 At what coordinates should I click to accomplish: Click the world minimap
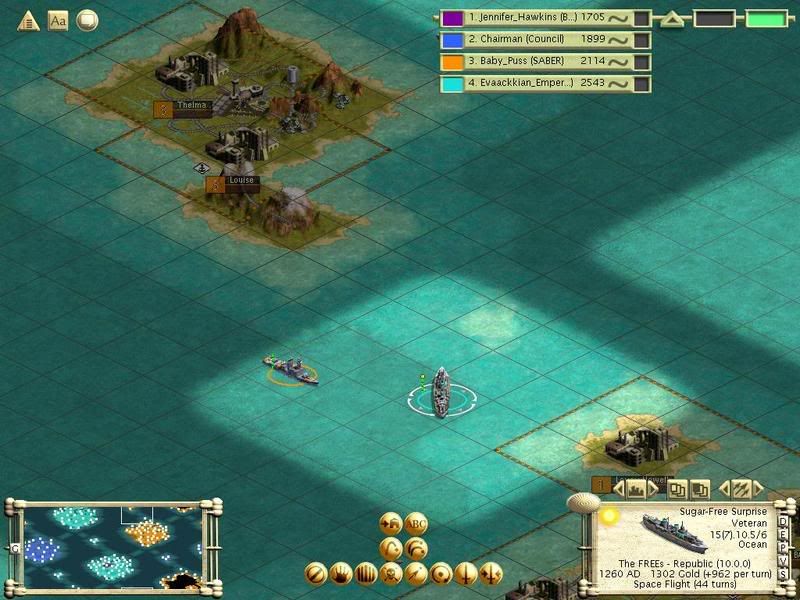(110, 545)
